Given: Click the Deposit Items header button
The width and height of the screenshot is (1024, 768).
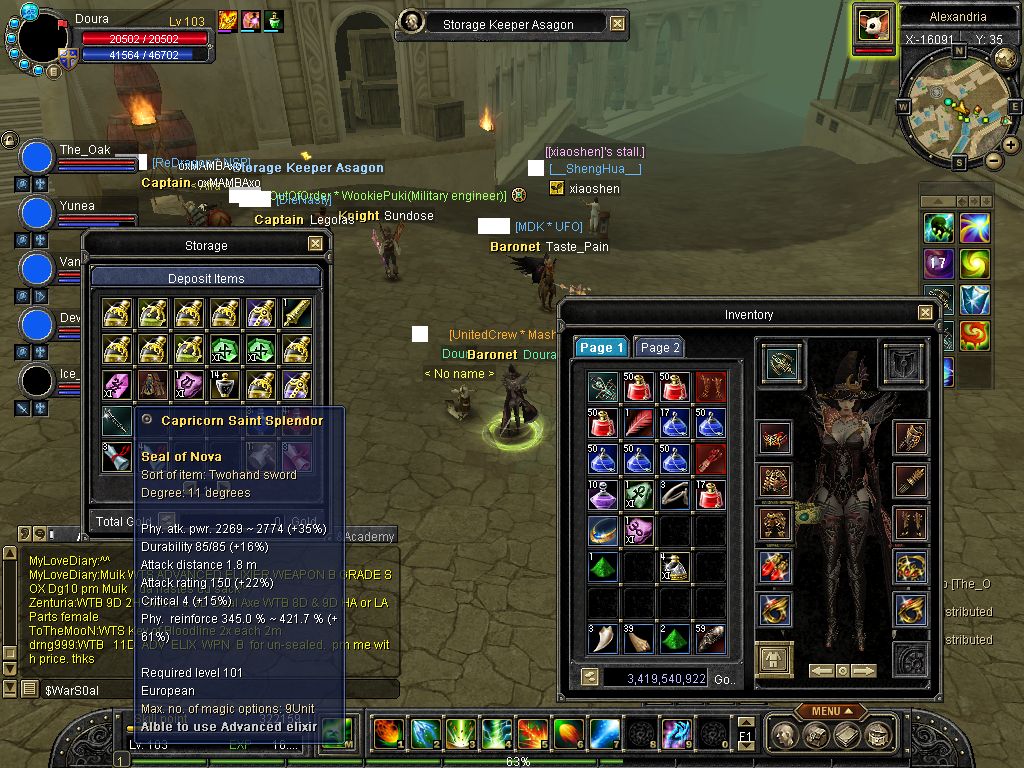Looking at the screenshot, I should click(206, 278).
